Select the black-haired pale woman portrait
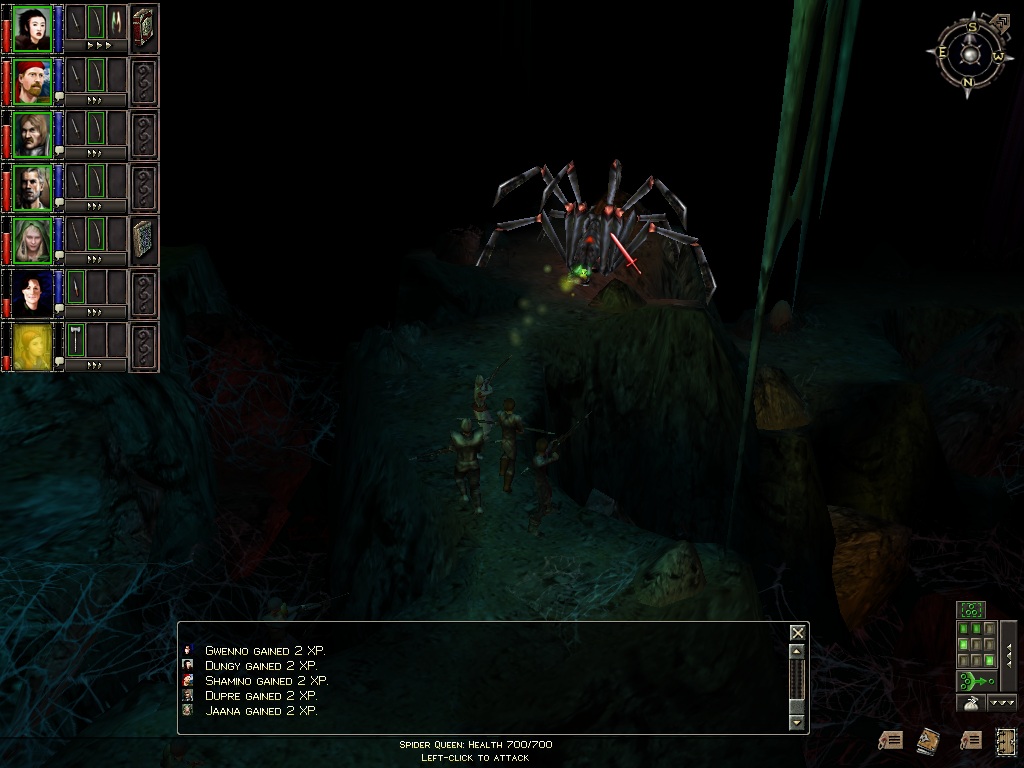 click(x=32, y=28)
